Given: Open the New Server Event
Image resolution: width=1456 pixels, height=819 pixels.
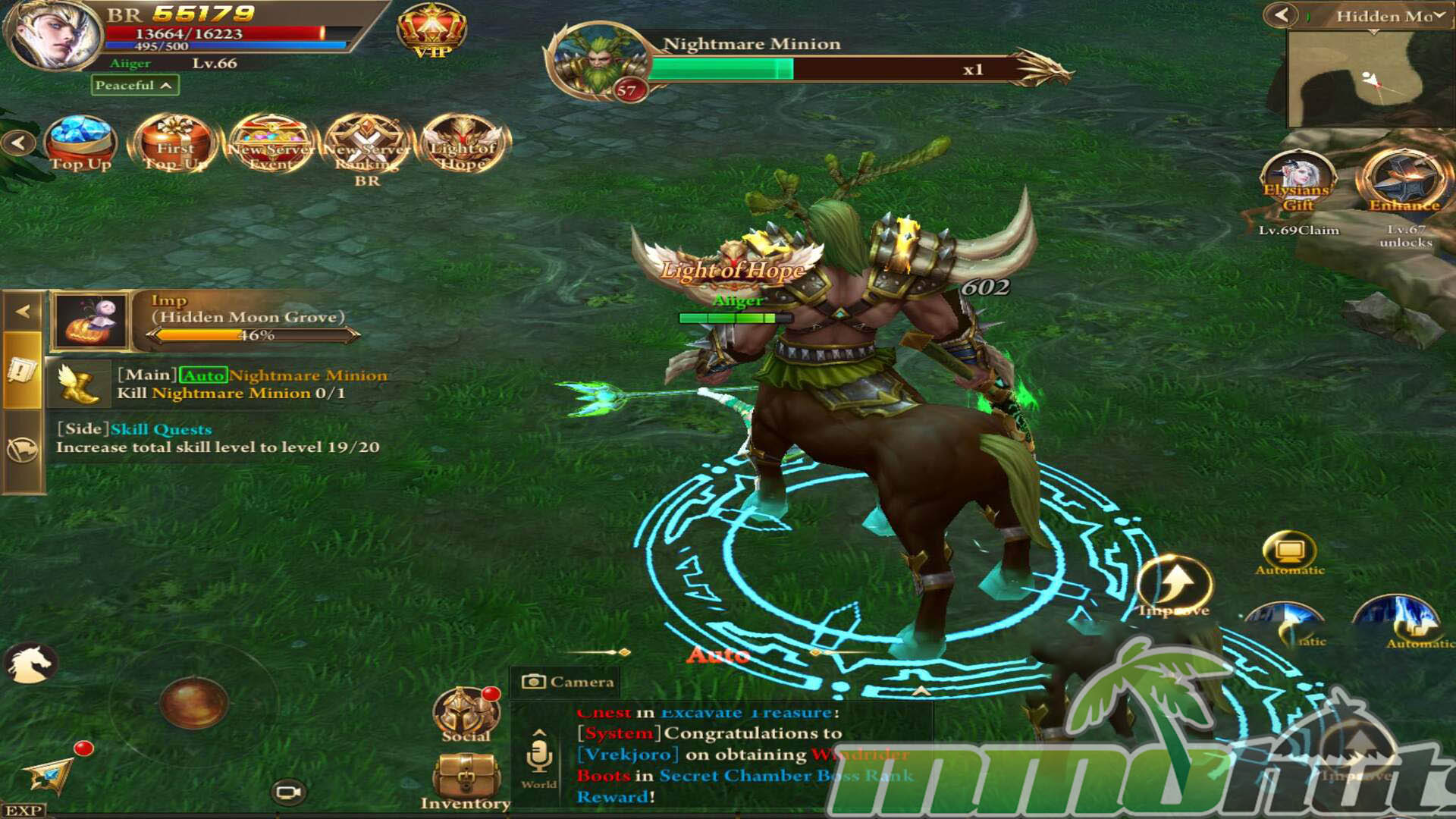Looking at the screenshot, I should [x=271, y=143].
